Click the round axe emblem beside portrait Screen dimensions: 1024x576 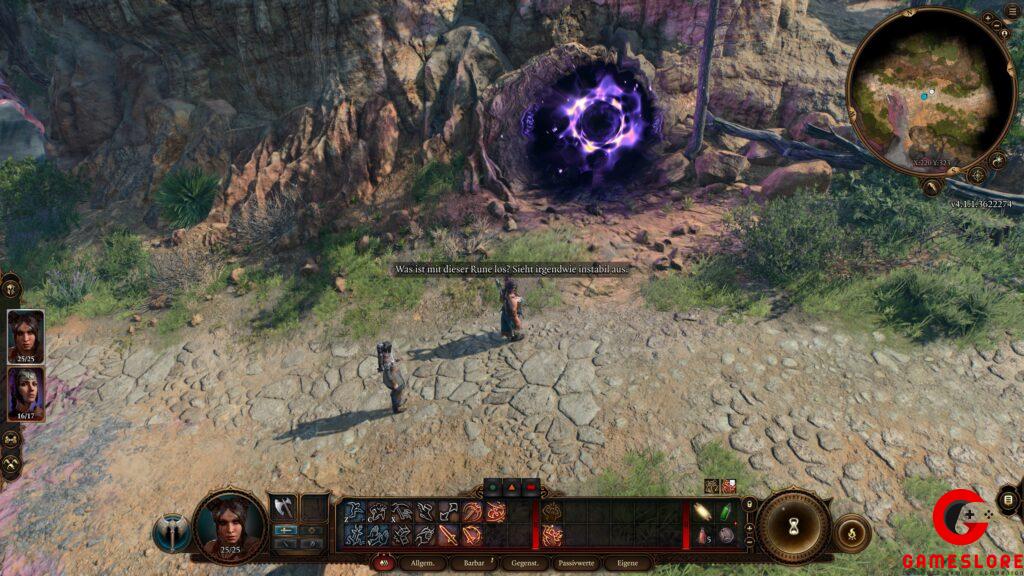[172, 533]
